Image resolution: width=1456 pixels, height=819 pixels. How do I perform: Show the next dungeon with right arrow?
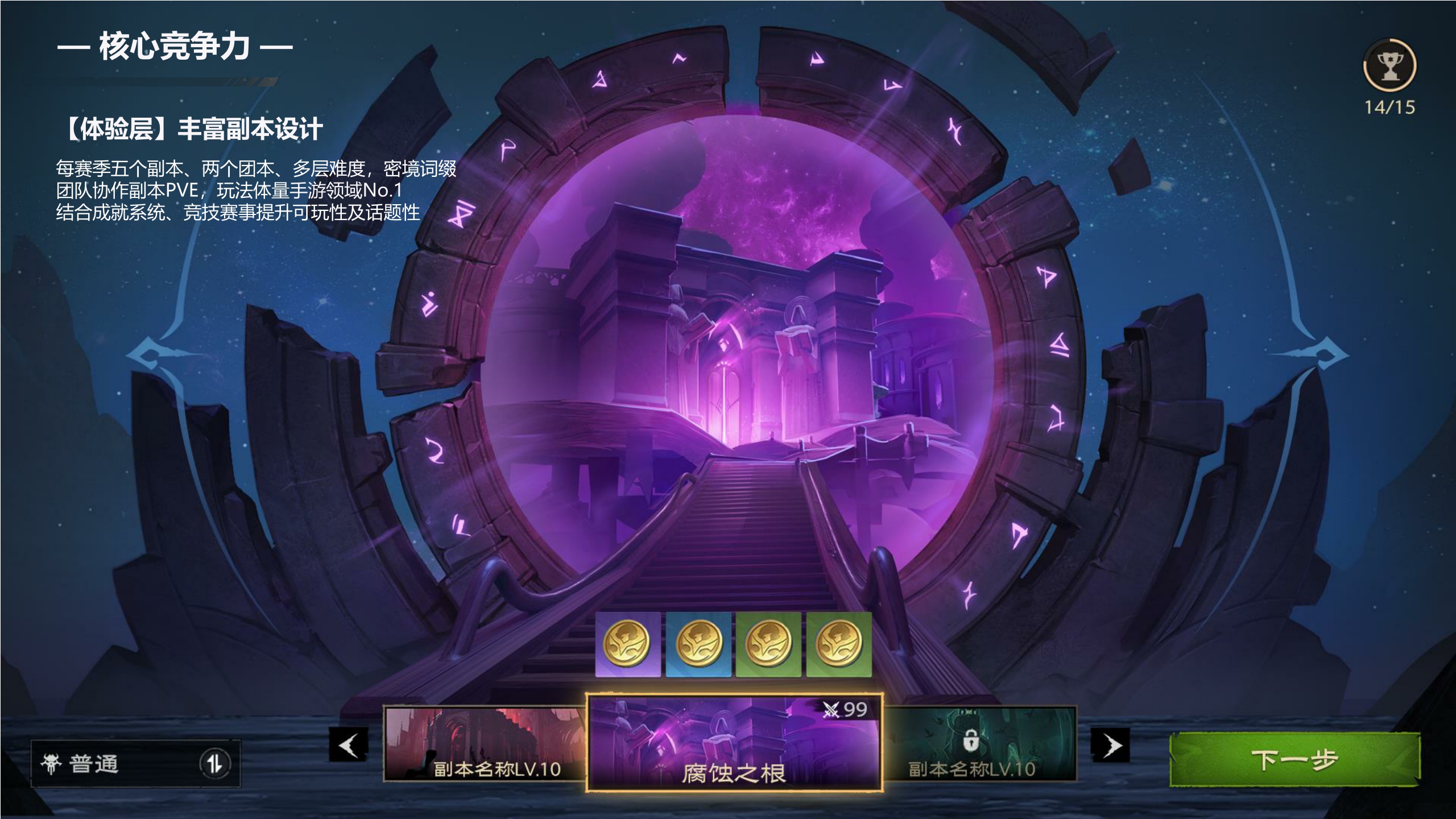click(x=1110, y=745)
